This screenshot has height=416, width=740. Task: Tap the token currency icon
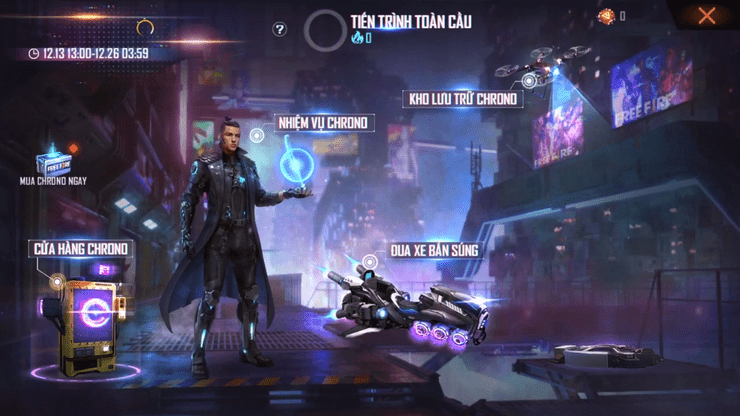[x=606, y=15]
